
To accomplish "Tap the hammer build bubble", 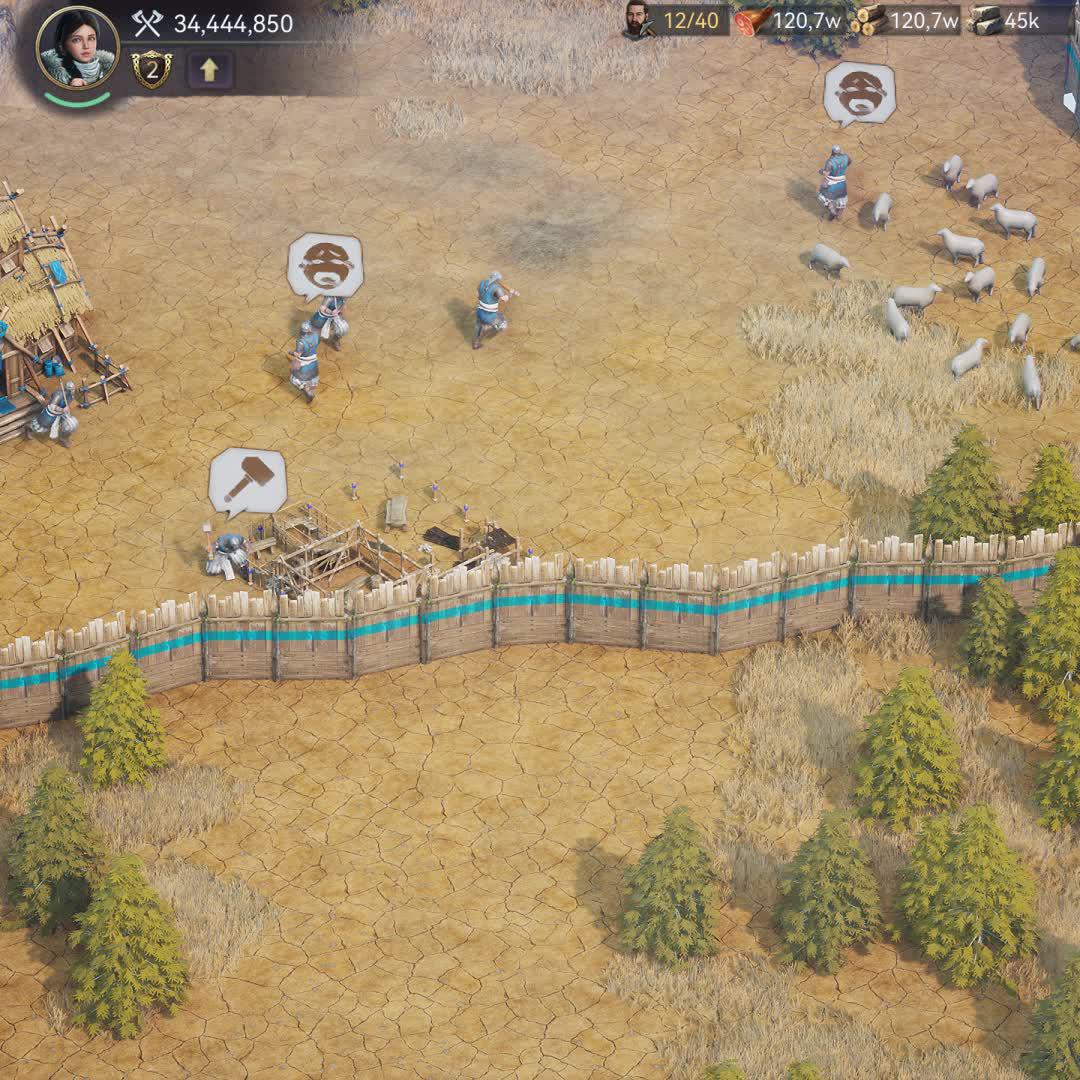I will [x=246, y=481].
